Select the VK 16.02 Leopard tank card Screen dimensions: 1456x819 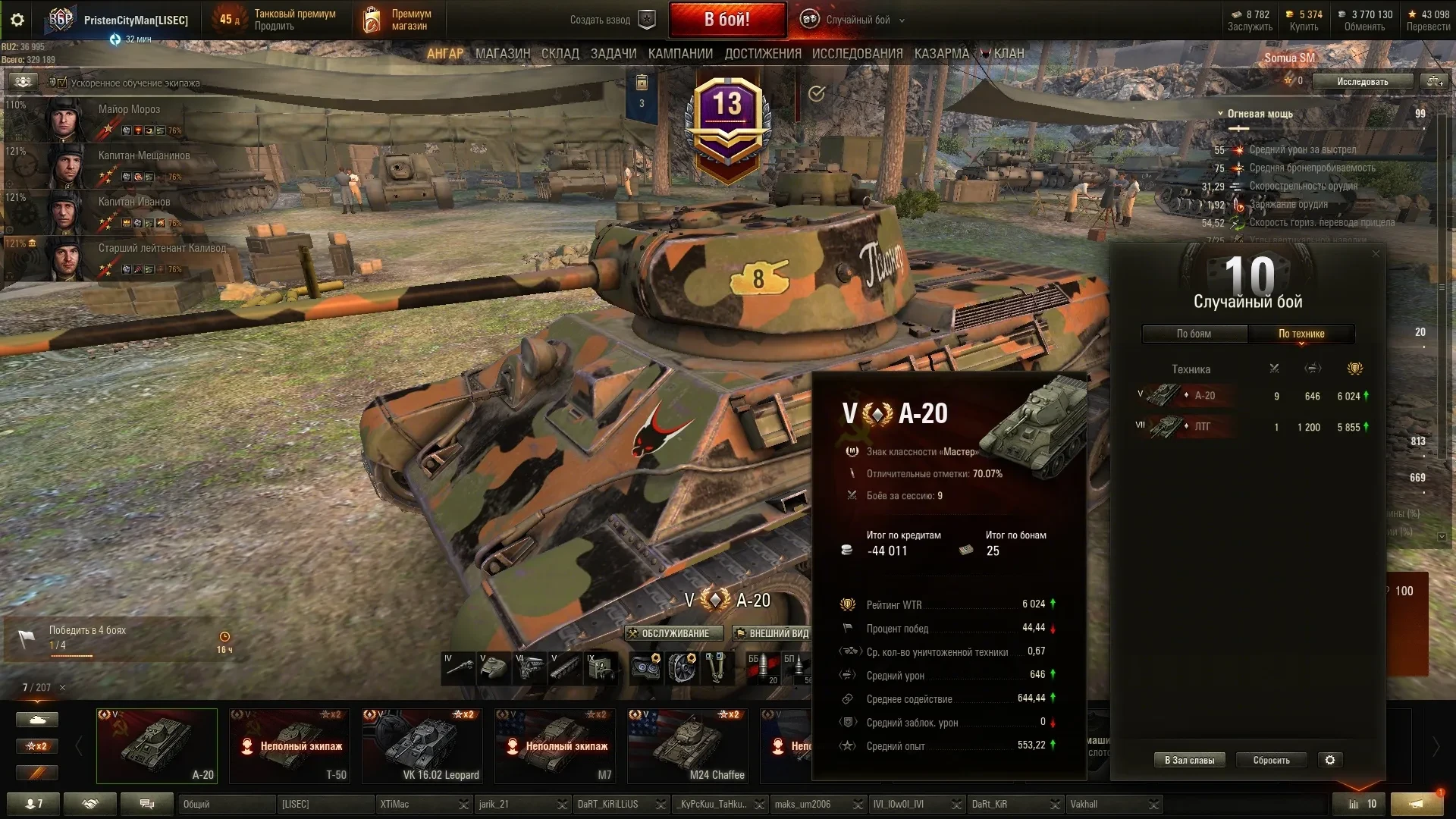422,745
